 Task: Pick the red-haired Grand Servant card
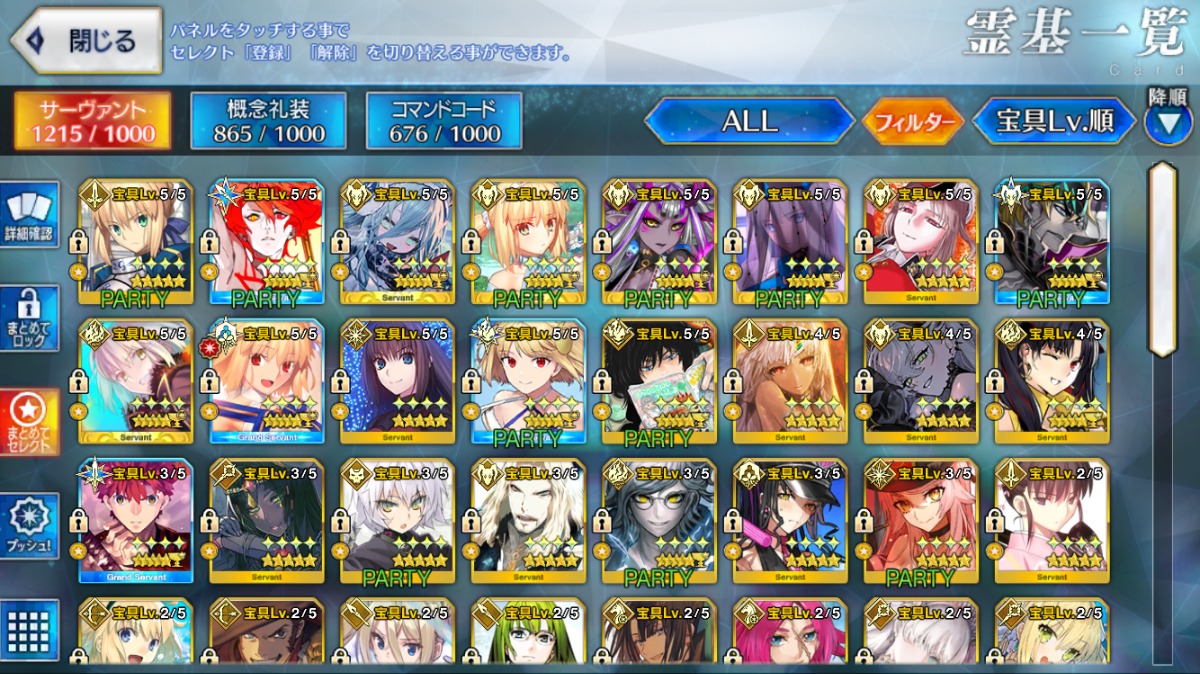136,520
